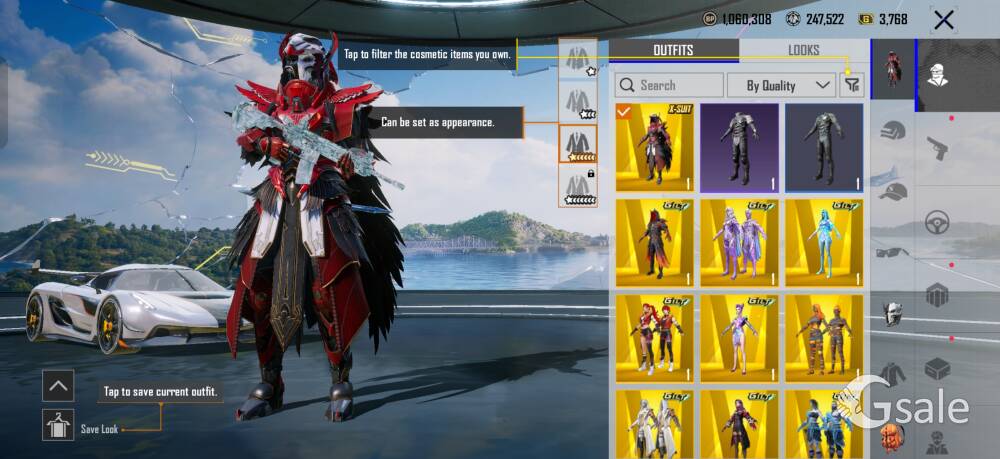Toggle the owned cosmetics filter icon
Viewport: 1000px width, 459px height.
click(852, 85)
